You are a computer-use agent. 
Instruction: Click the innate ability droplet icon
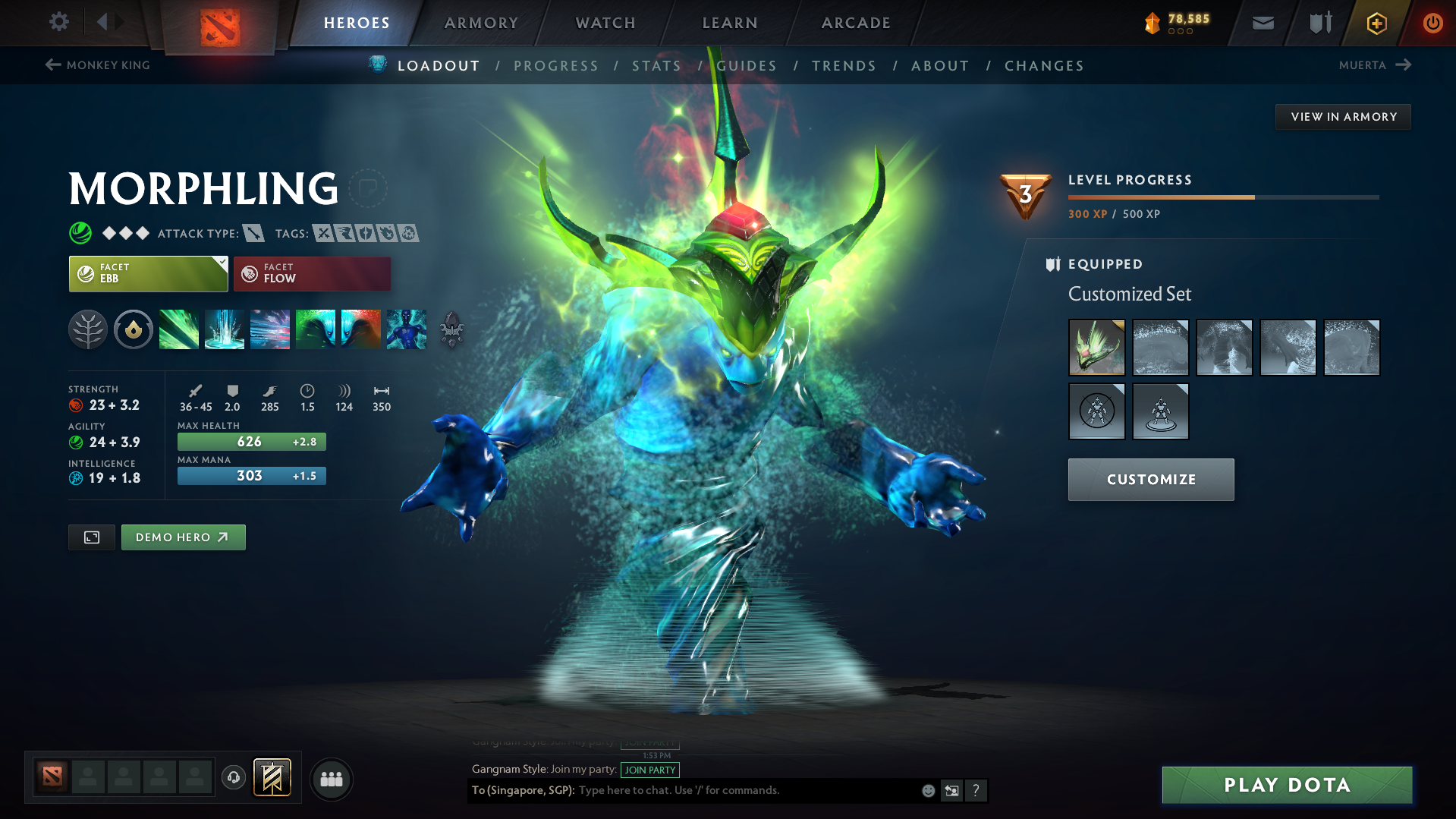134,329
